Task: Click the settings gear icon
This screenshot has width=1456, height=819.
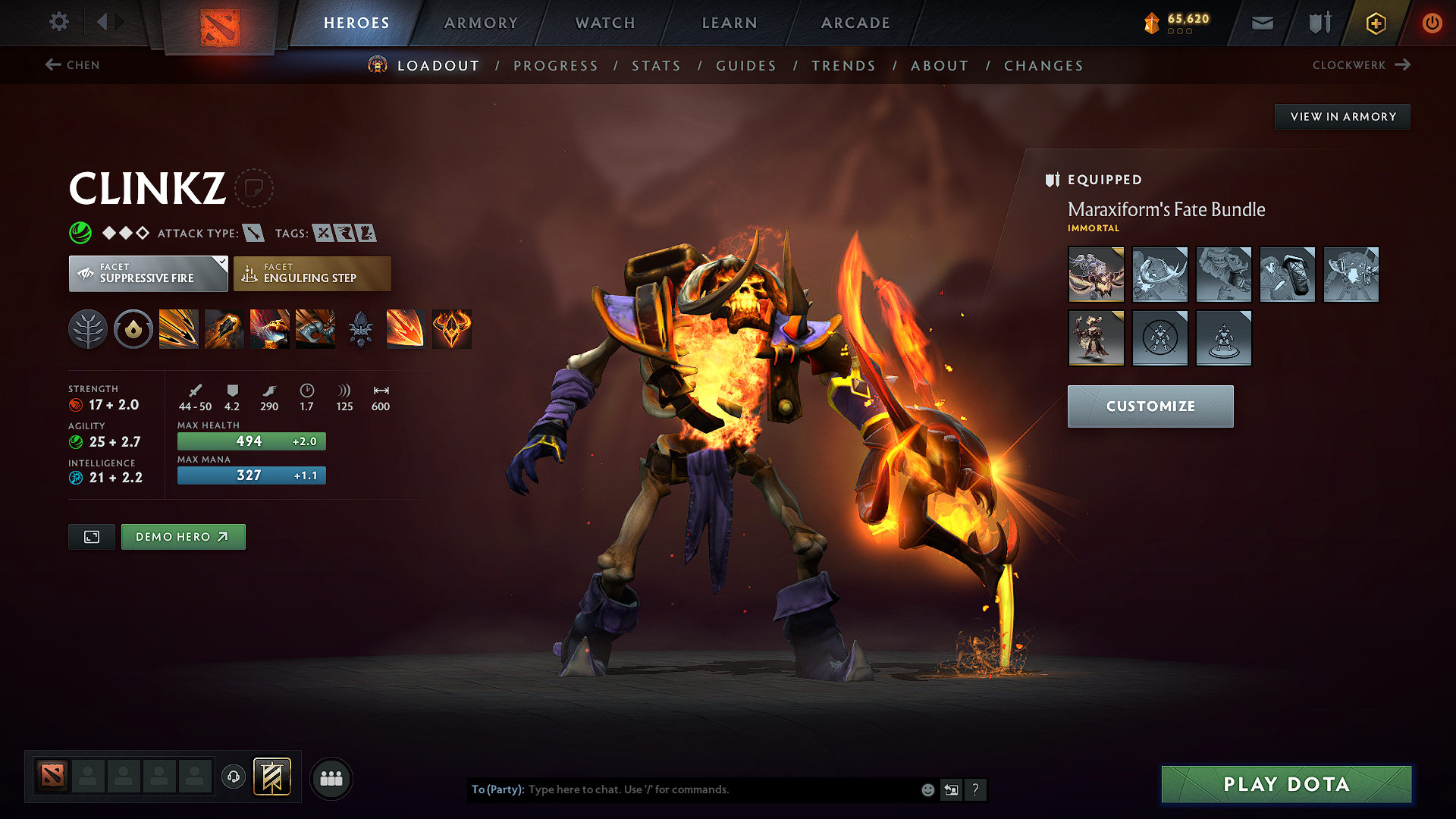Action: 58,22
